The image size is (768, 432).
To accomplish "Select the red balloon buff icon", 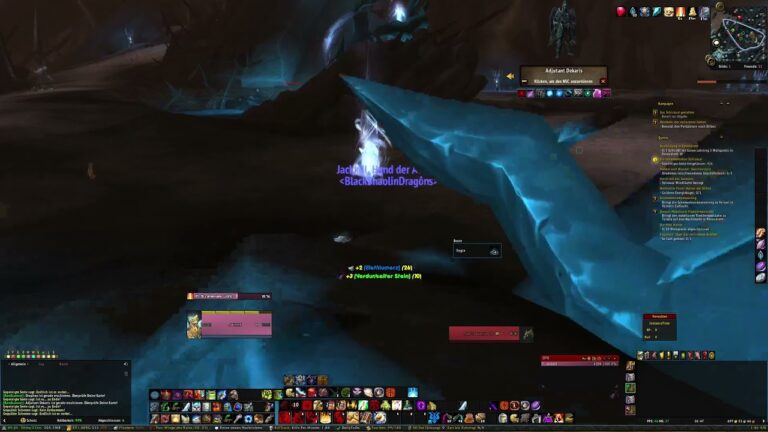I will pos(621,11).
